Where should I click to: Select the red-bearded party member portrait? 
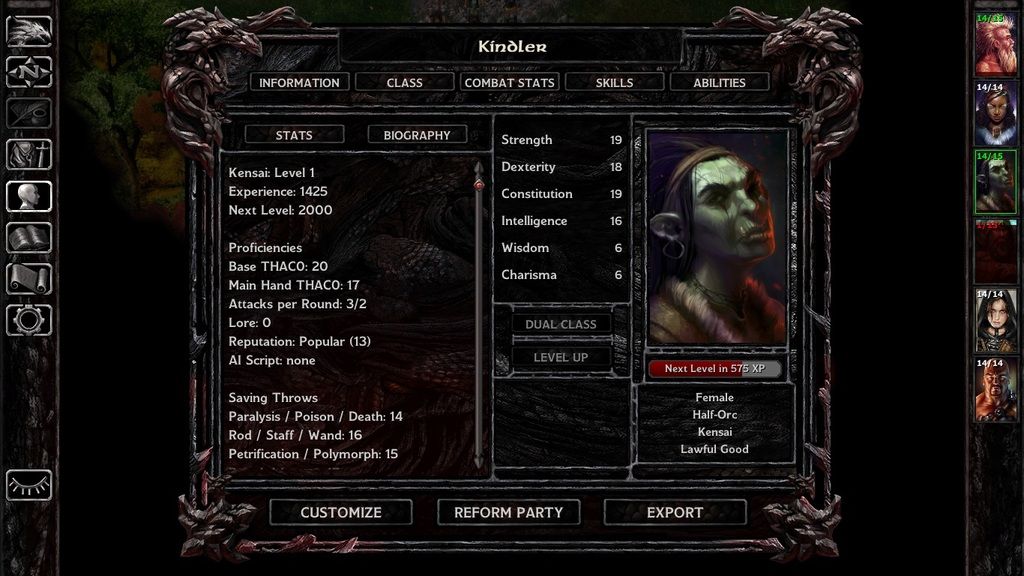click(x=996, y=43)
